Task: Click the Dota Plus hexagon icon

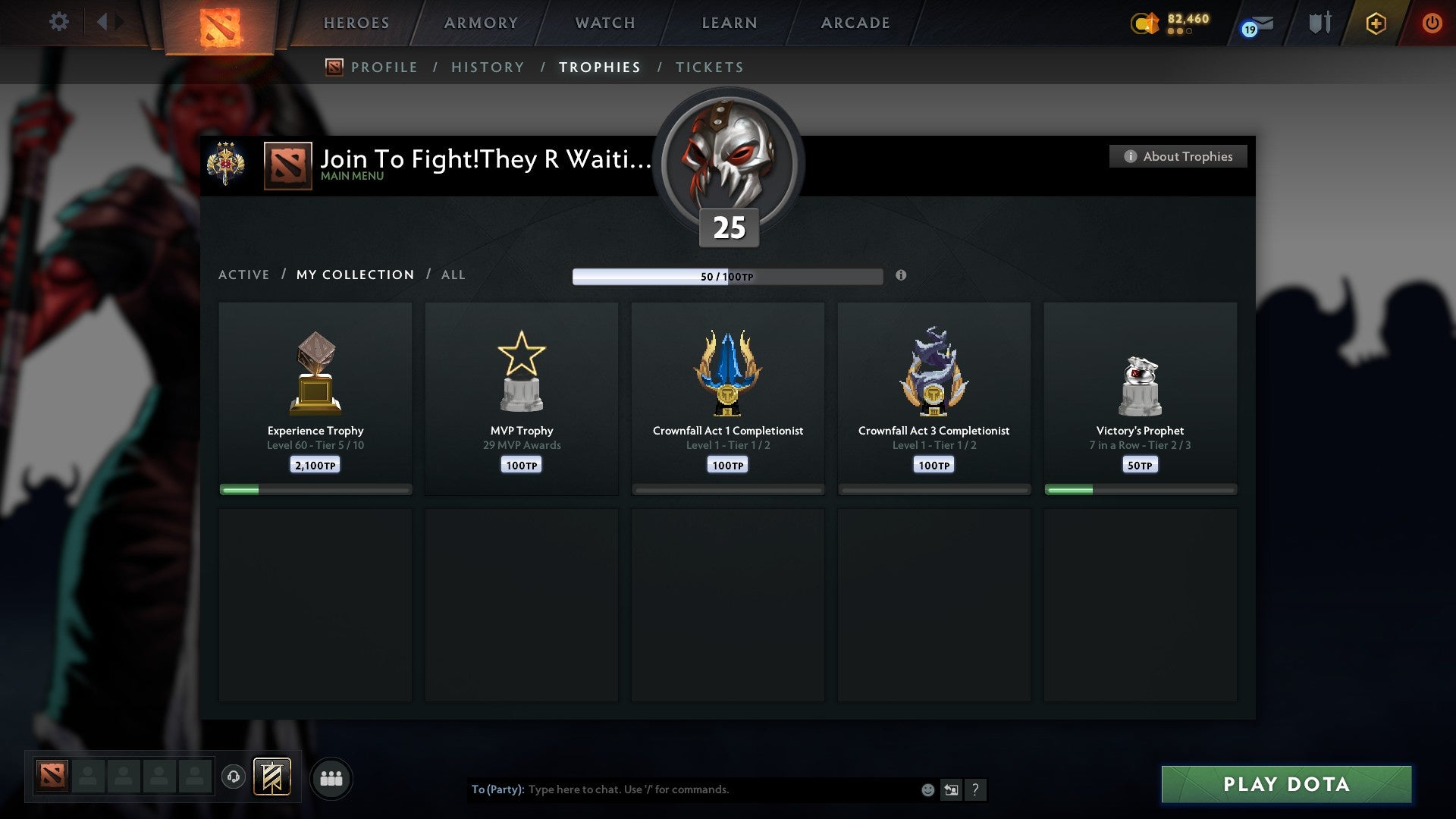Action: click(x=1376, y=23)
